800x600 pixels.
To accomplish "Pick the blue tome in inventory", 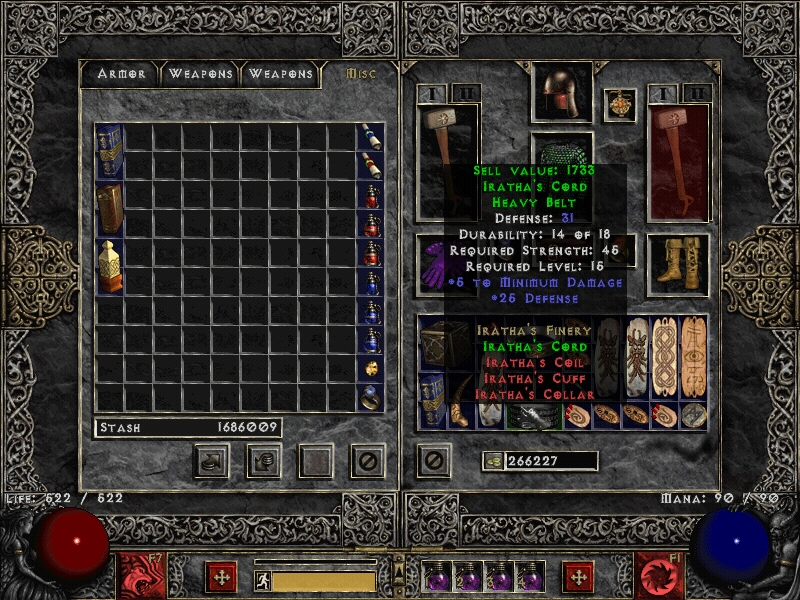I will click(432, 399).
